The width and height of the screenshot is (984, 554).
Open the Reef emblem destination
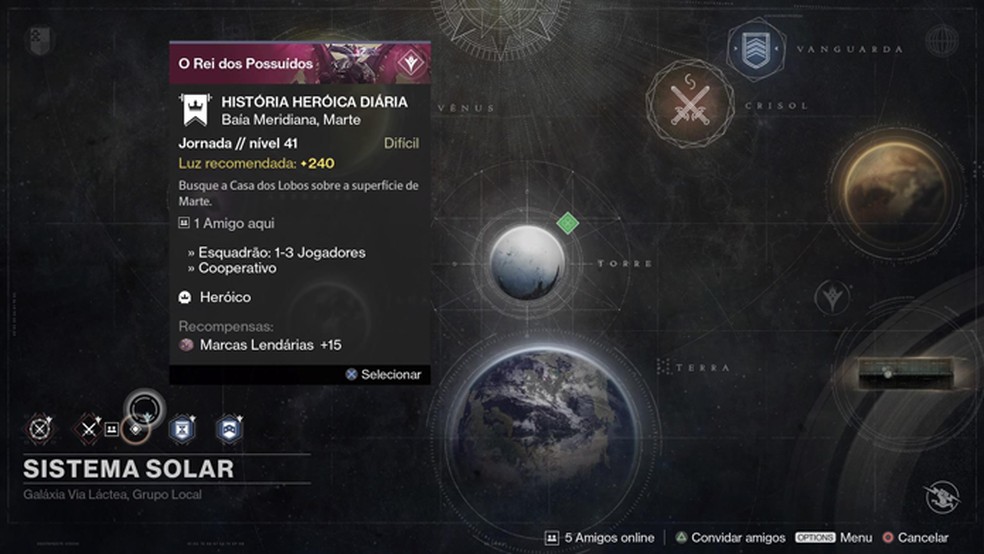point(831,298)
